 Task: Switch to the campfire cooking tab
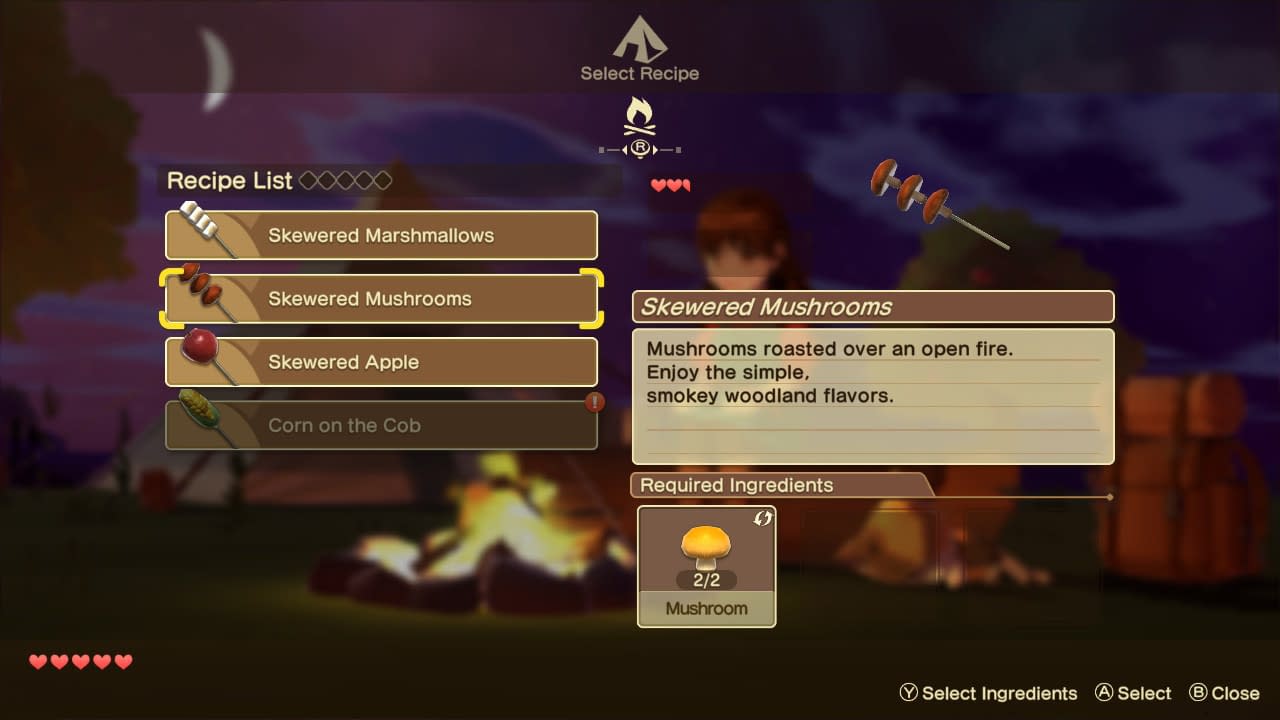640,120
